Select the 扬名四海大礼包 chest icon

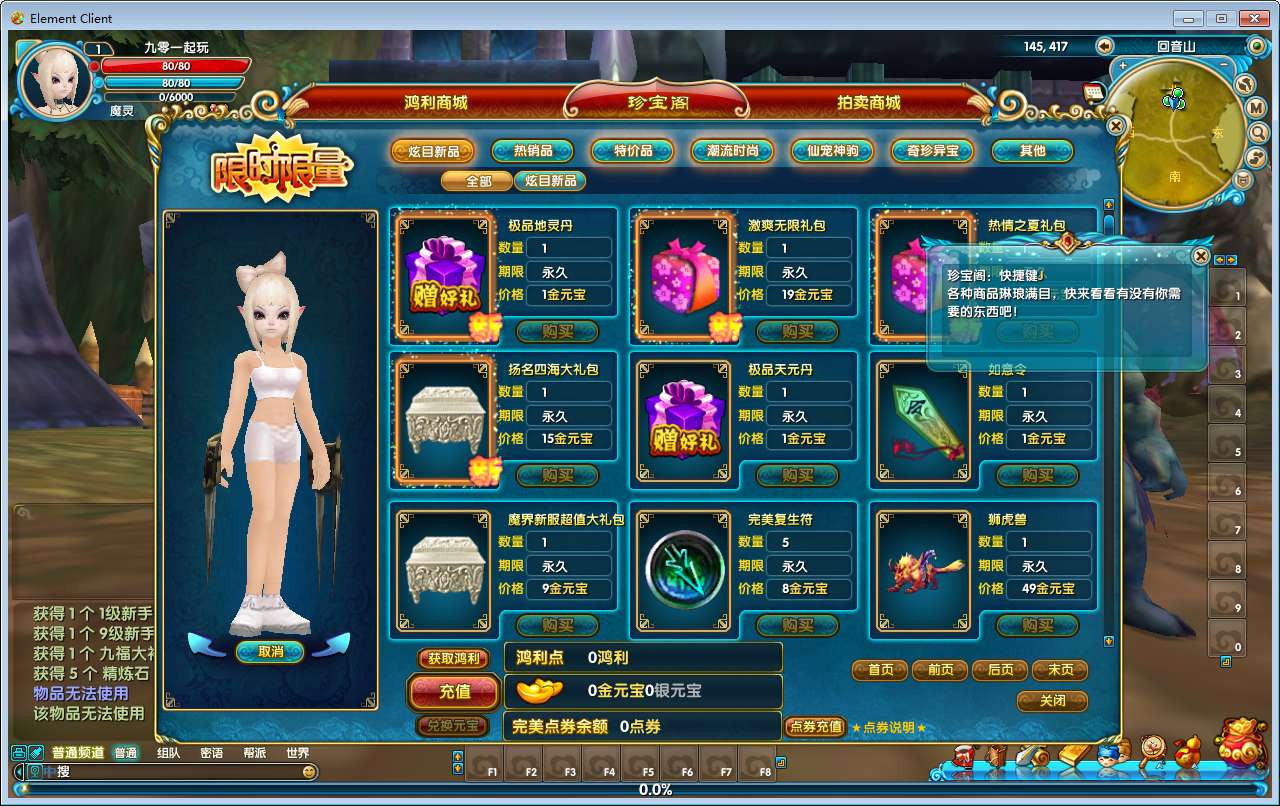coord(446,422)
